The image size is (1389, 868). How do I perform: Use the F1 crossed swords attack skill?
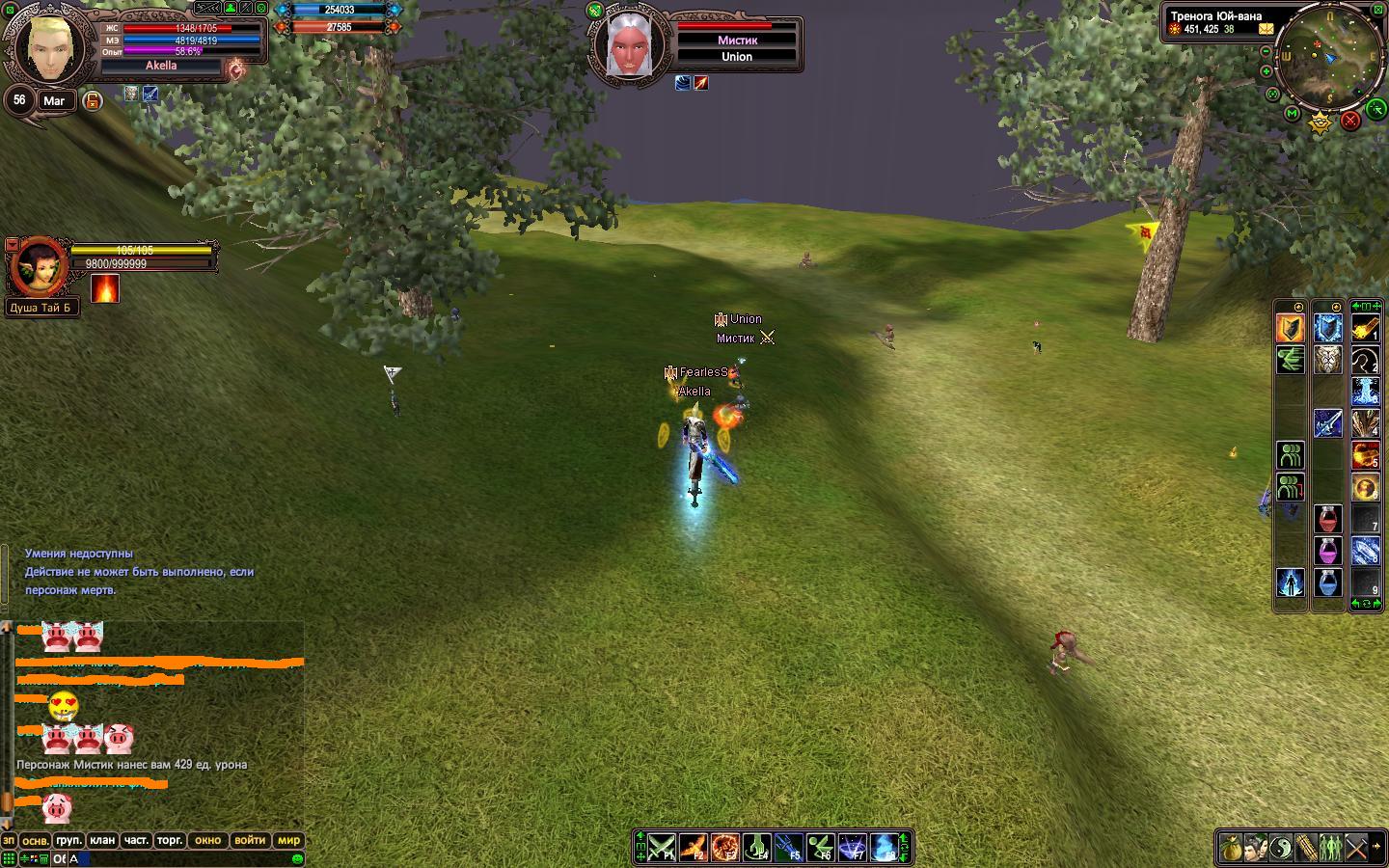(x=661, y=848)
